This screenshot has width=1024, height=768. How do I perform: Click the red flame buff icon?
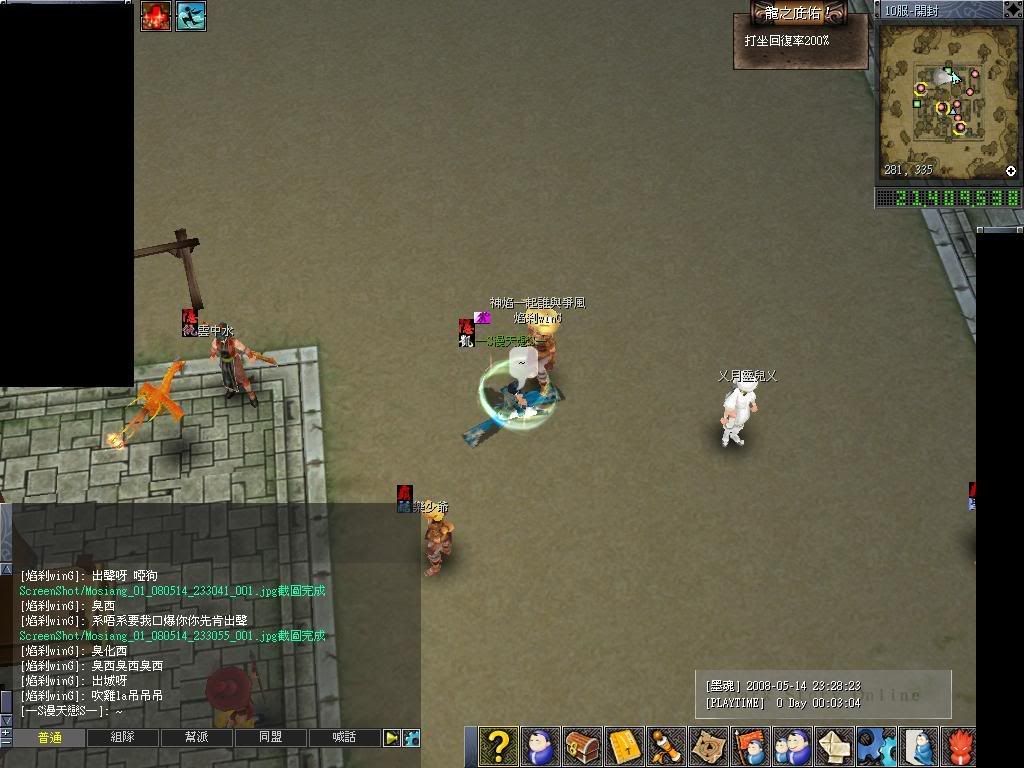click(x=155, y=15)
